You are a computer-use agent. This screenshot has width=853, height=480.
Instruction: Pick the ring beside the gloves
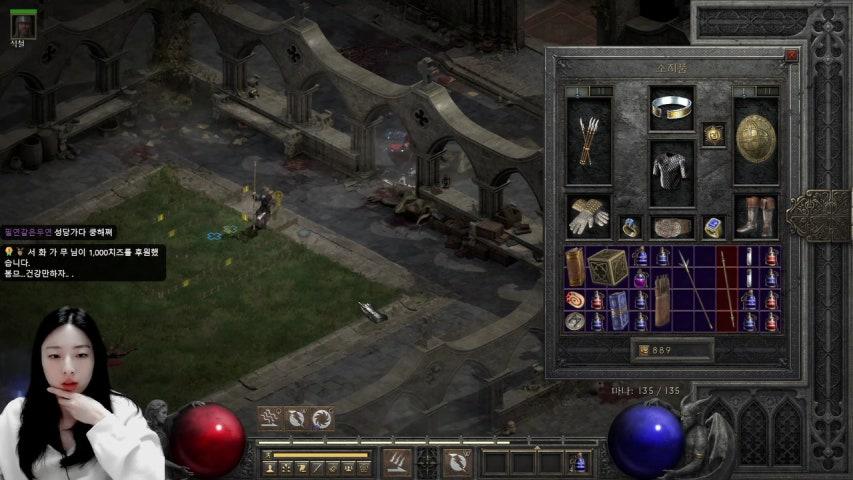point(630,227)
